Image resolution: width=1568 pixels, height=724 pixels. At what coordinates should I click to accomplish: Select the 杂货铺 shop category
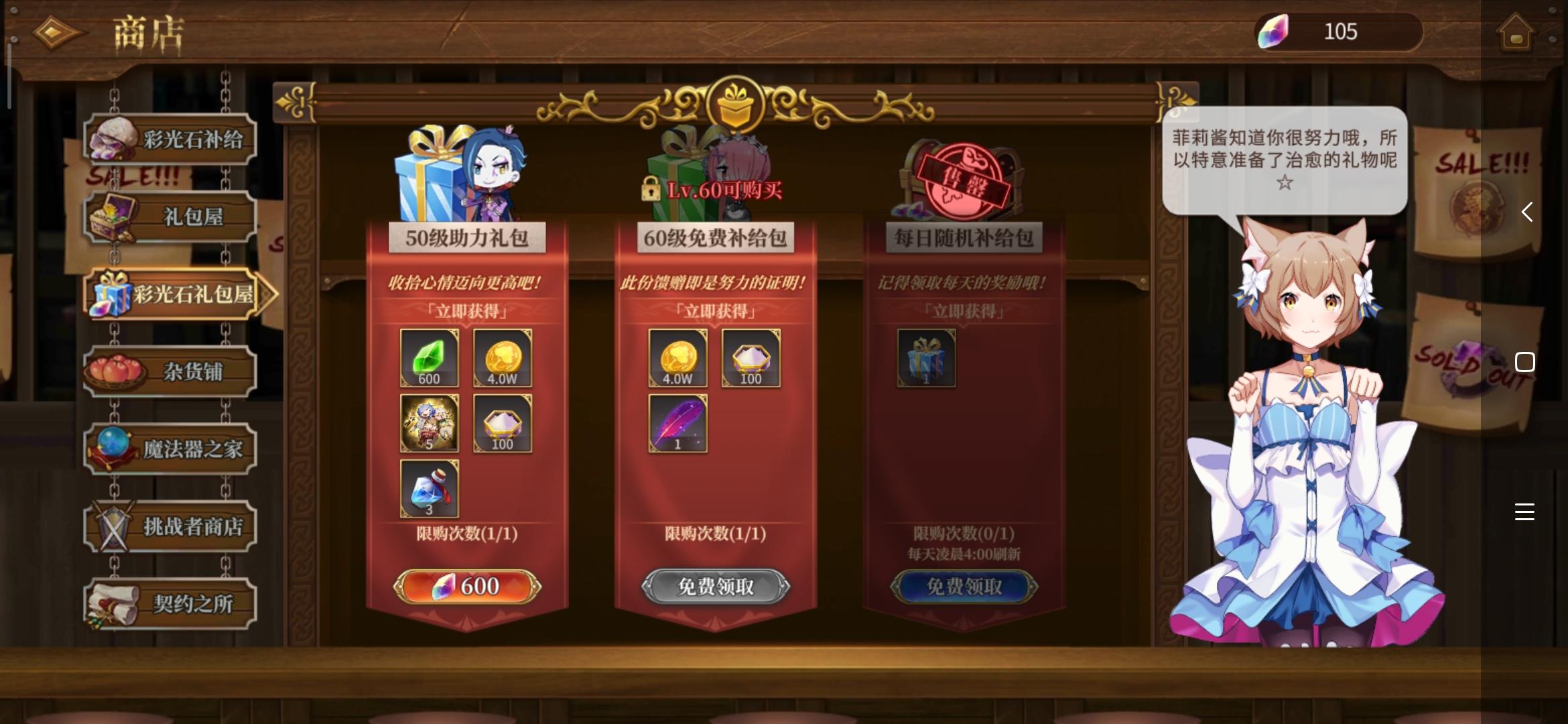point(171,371)
